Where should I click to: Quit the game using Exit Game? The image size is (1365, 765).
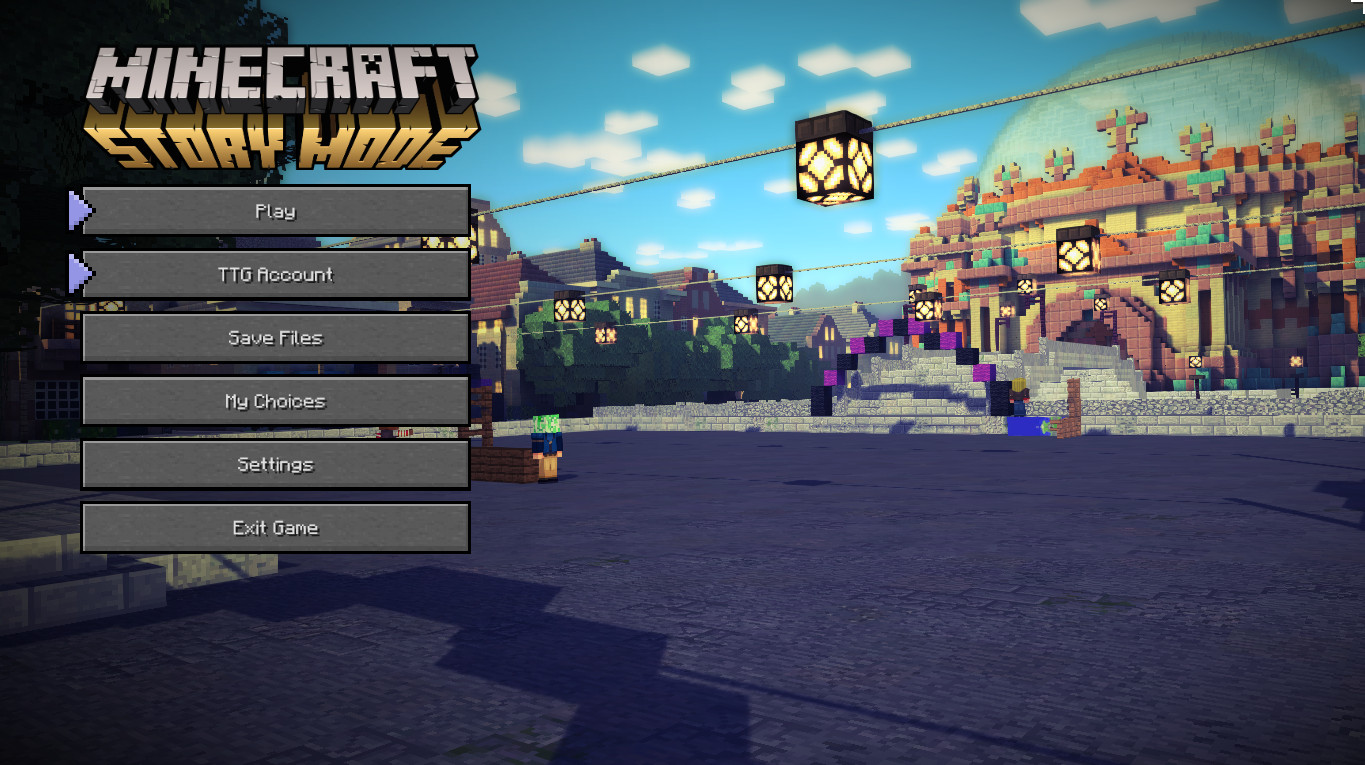click(275, 527)
